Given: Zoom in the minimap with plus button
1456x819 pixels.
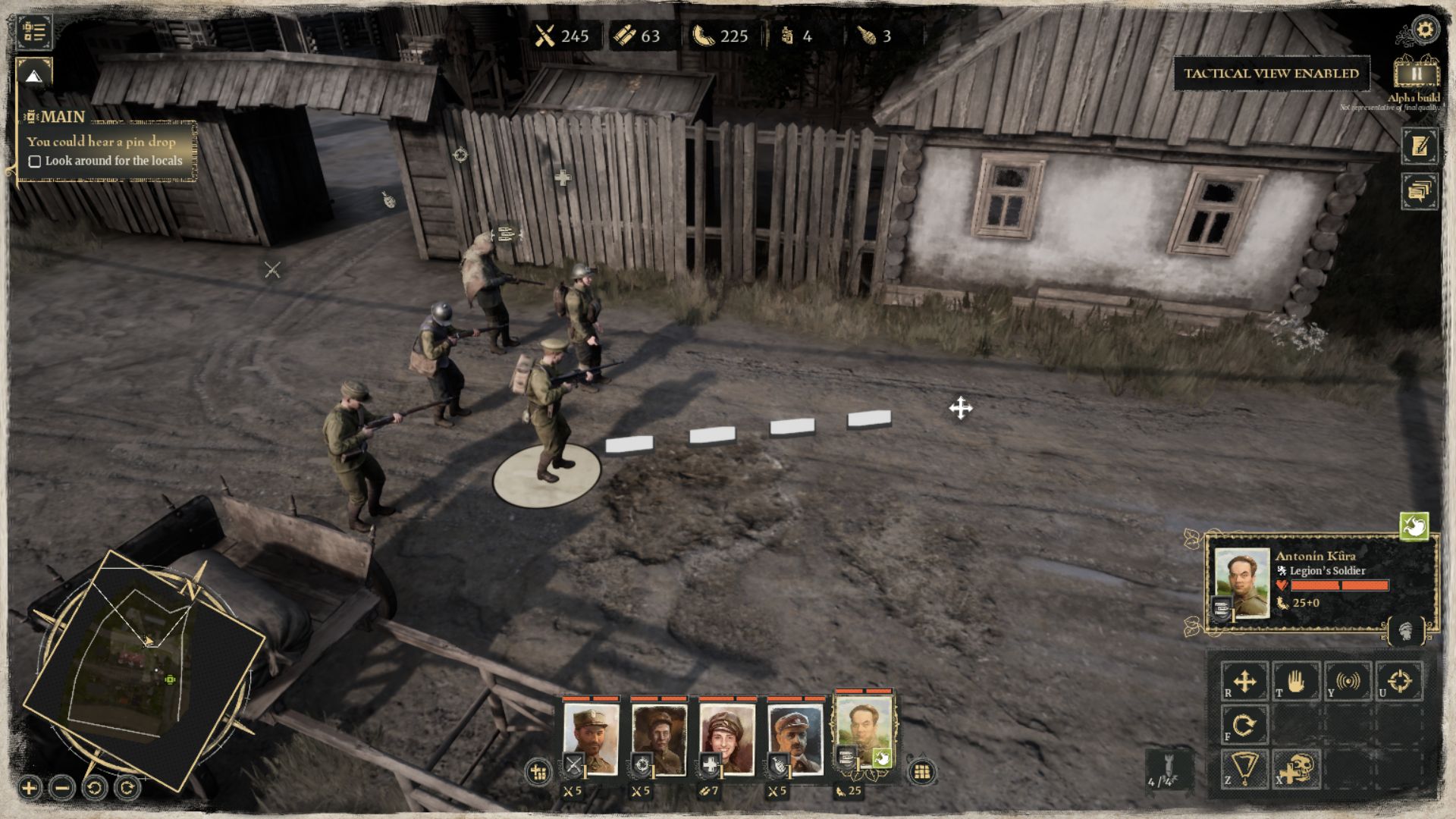Looking at the screenshot, I should 30,788.
